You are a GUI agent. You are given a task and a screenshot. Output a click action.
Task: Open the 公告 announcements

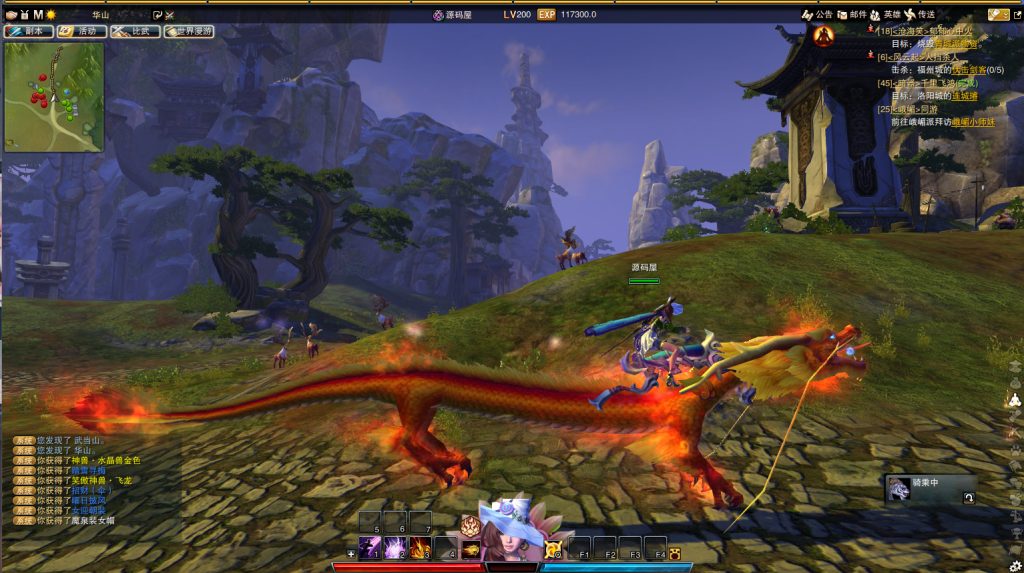coord(818,15)
